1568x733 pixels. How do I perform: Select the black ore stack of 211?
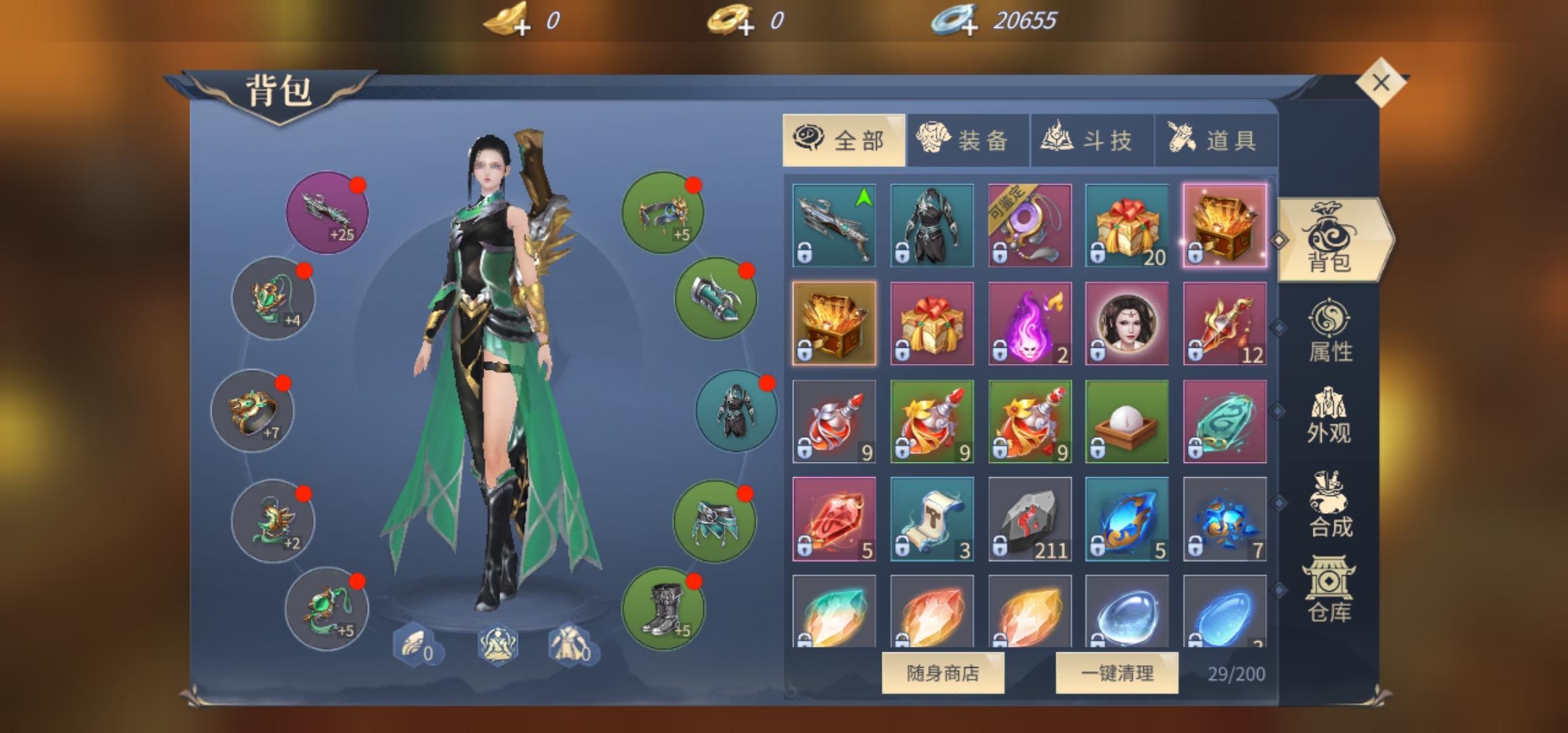[x=1029, y=519]
